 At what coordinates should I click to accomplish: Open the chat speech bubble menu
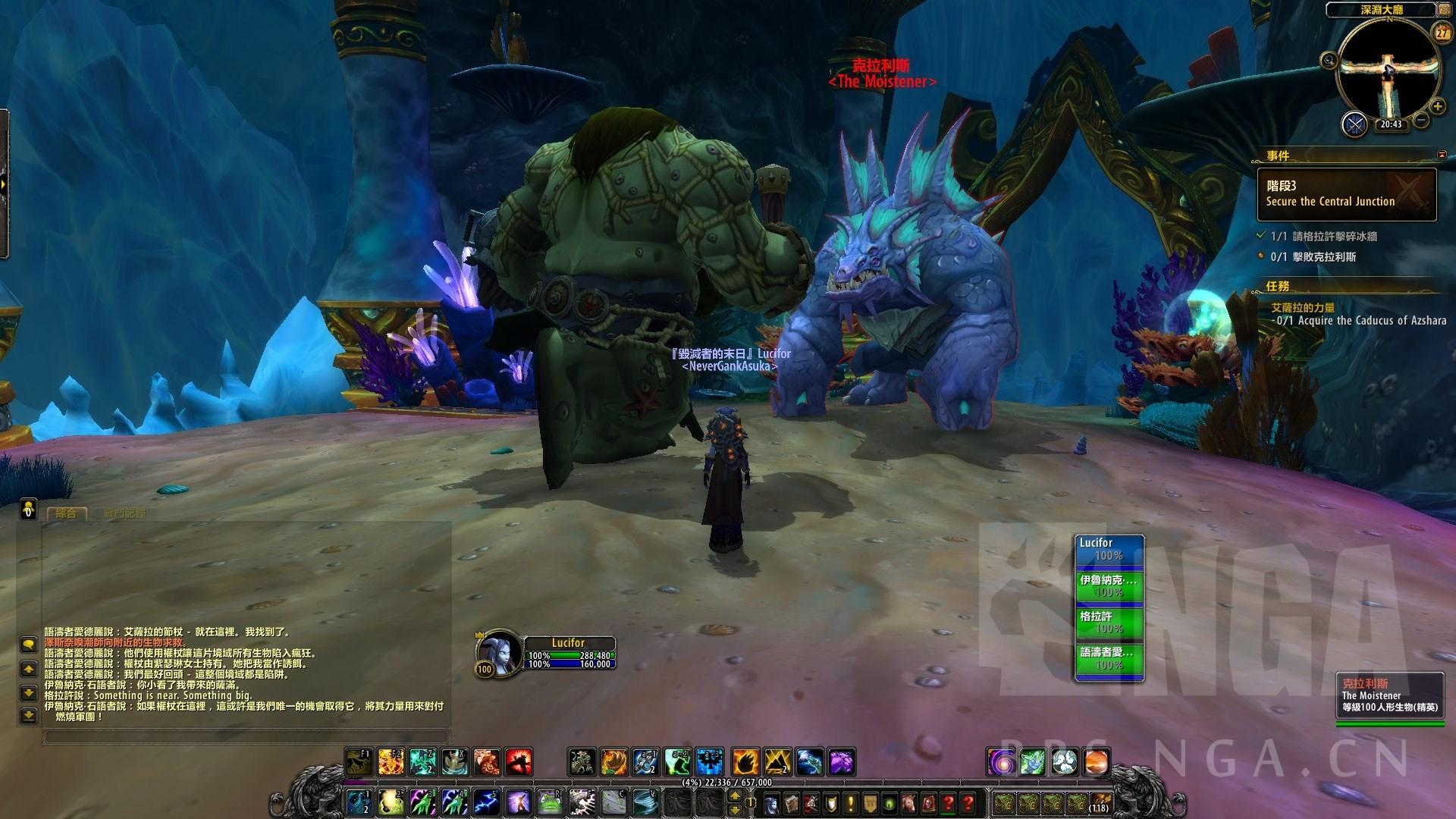point(28,645)
